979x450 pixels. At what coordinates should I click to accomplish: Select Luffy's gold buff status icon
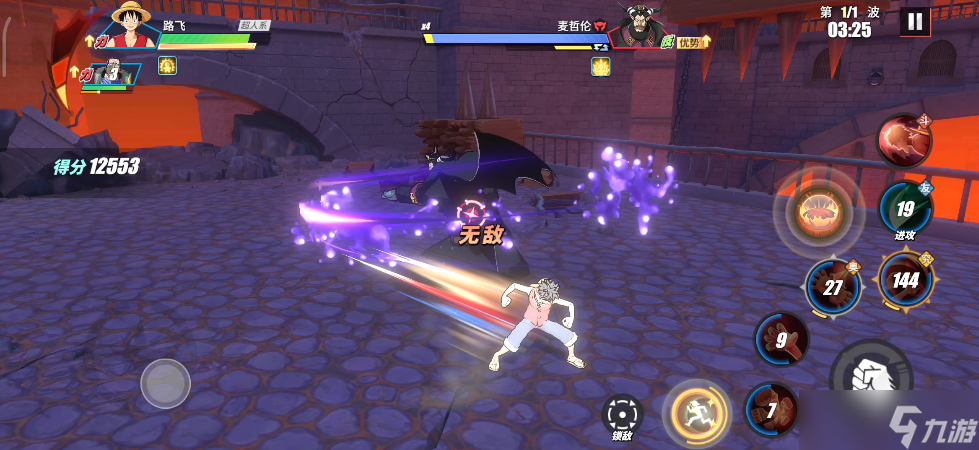(x=168, y=66)
